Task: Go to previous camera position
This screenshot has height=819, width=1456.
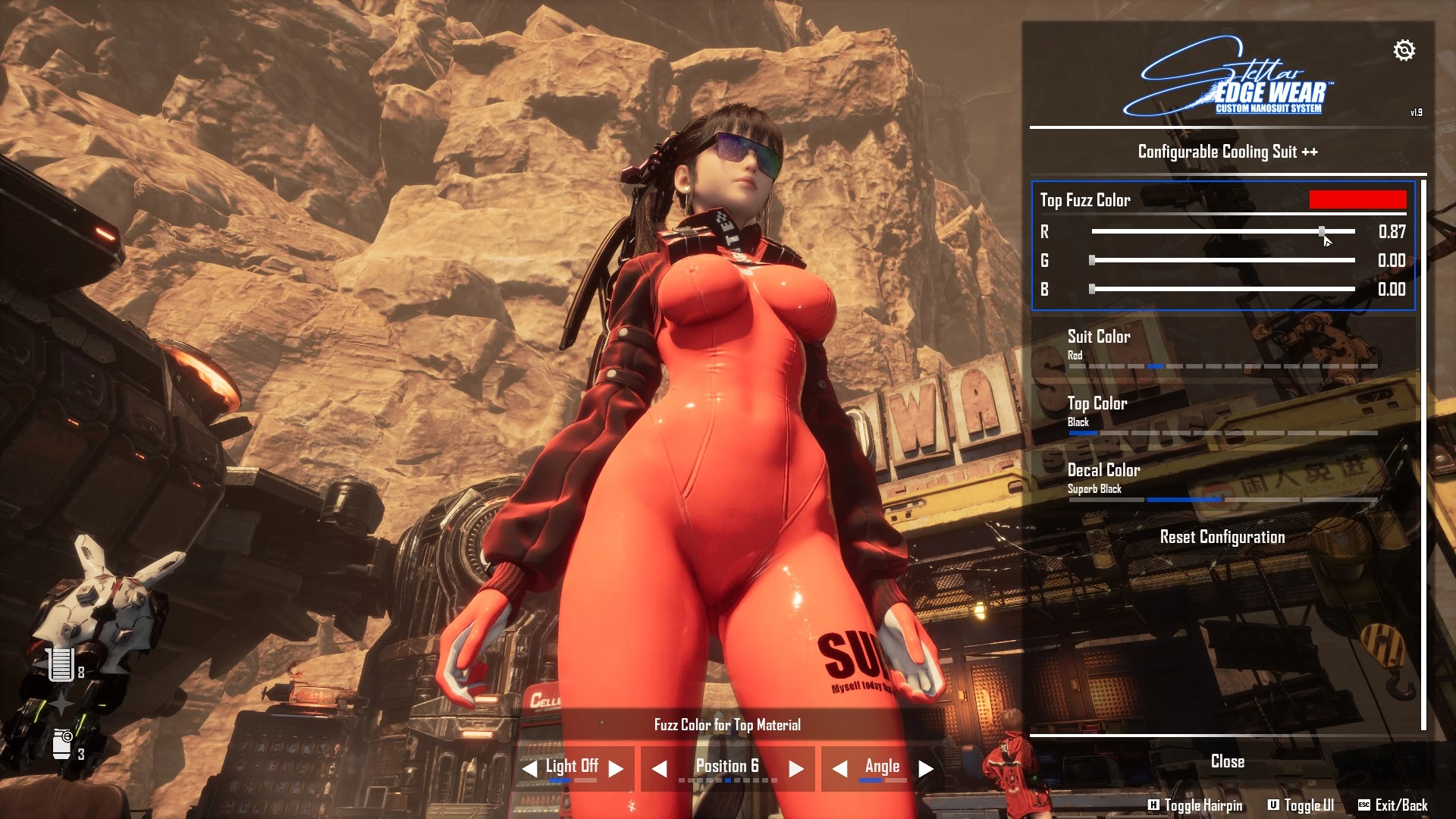Action: point(660,769)
